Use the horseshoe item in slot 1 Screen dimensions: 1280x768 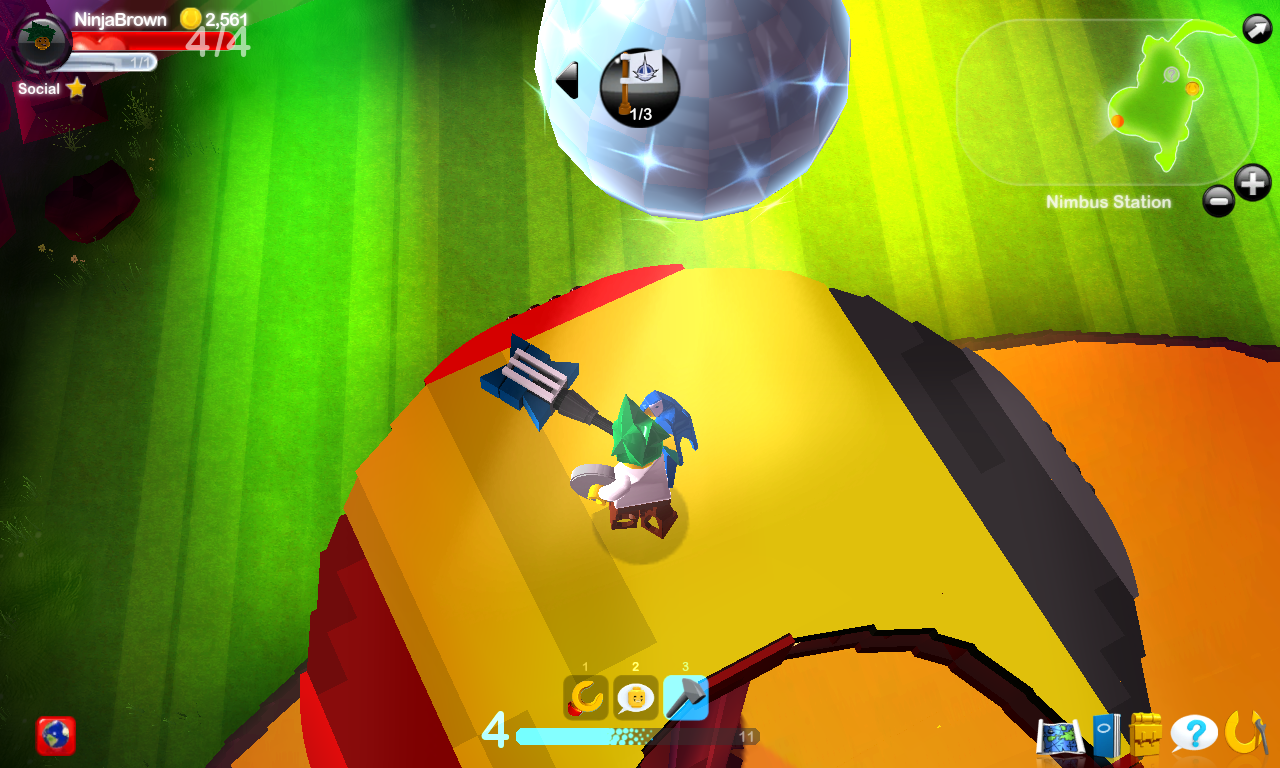tap(585, 698)
